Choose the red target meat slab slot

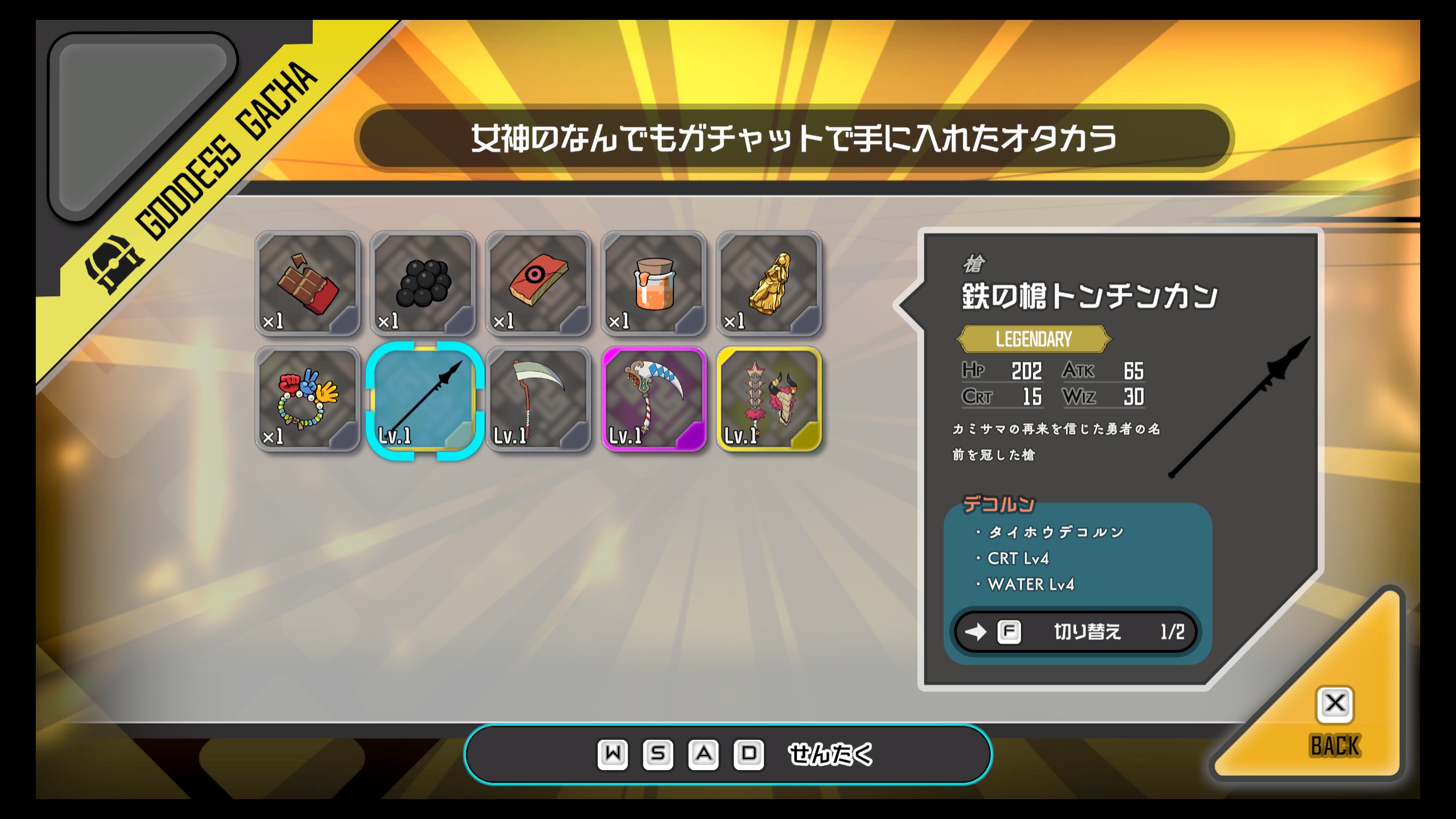[539, 283]
